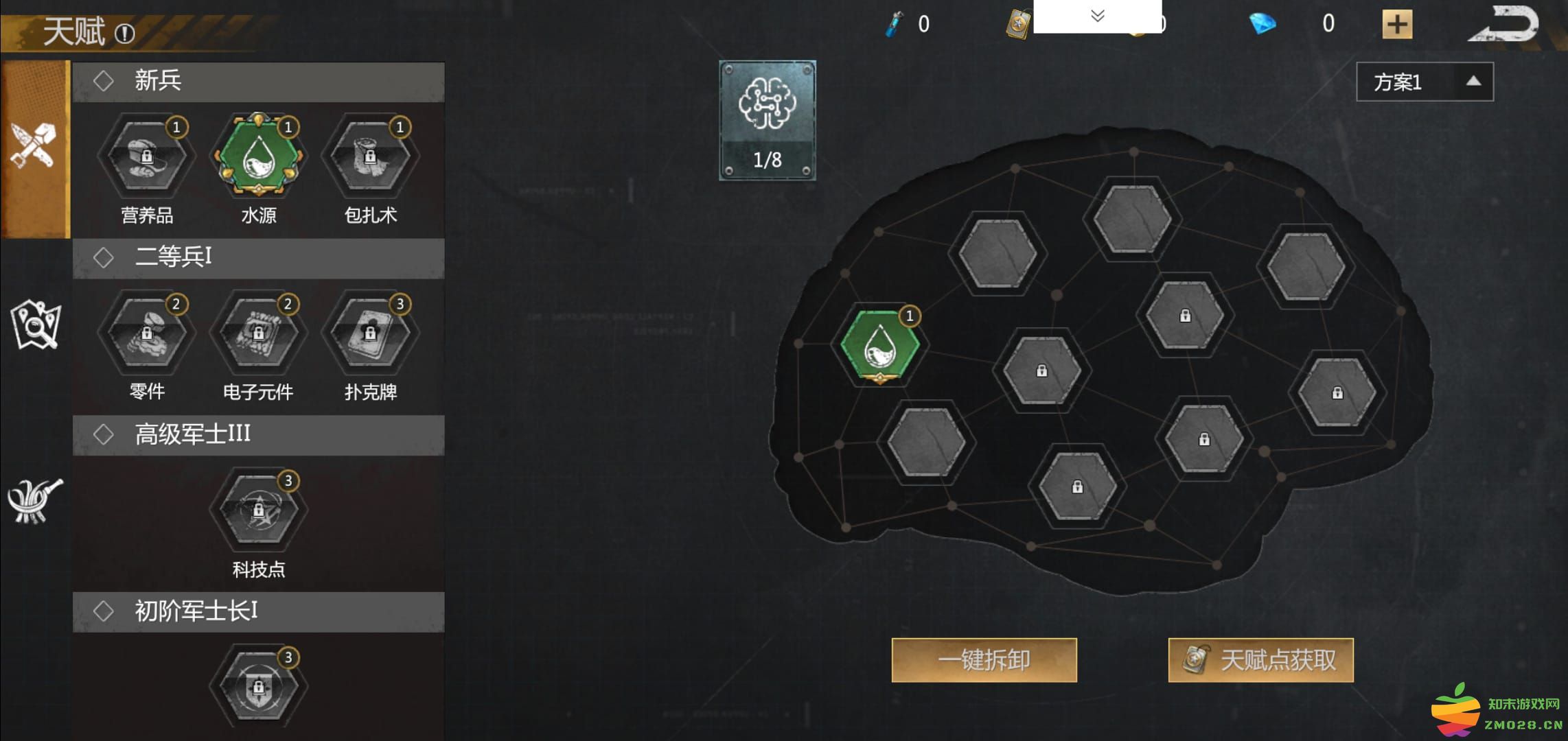Open the 方案1 plan dropdown
Viewport: 1568px width, 741px height.
[1422, 81]
